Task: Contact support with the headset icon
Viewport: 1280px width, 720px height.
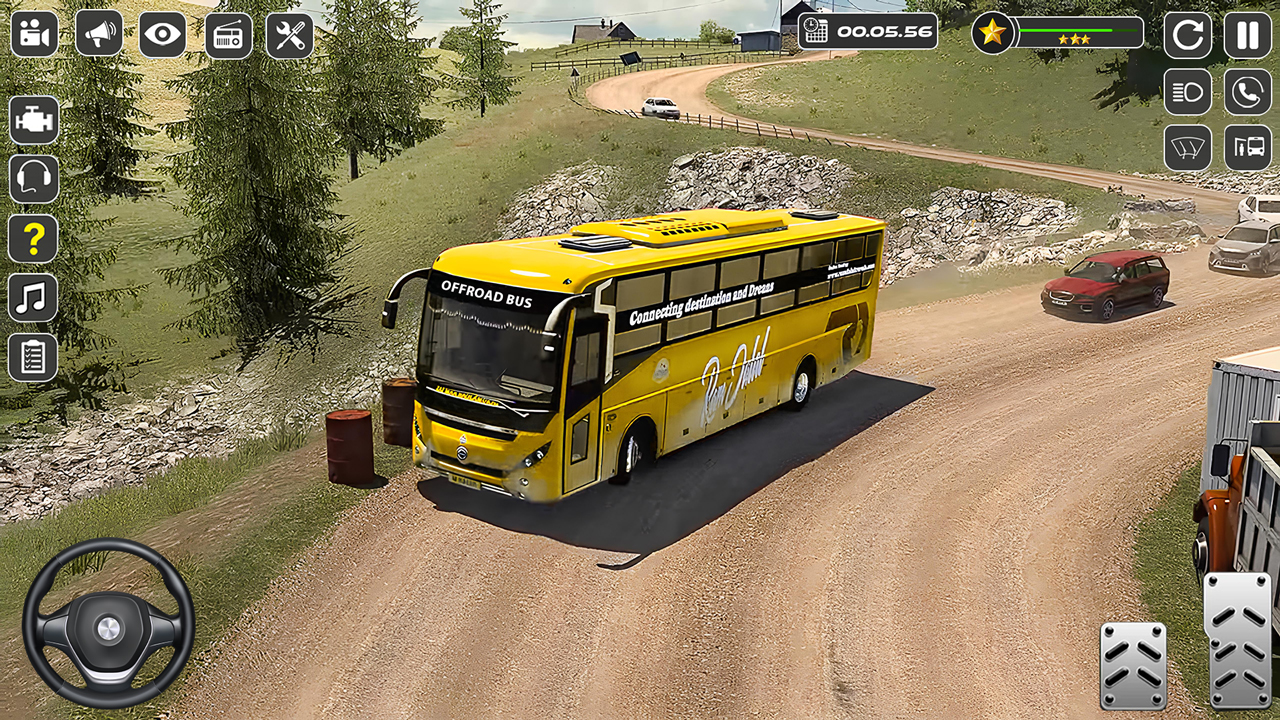Action: coord(33,178)
